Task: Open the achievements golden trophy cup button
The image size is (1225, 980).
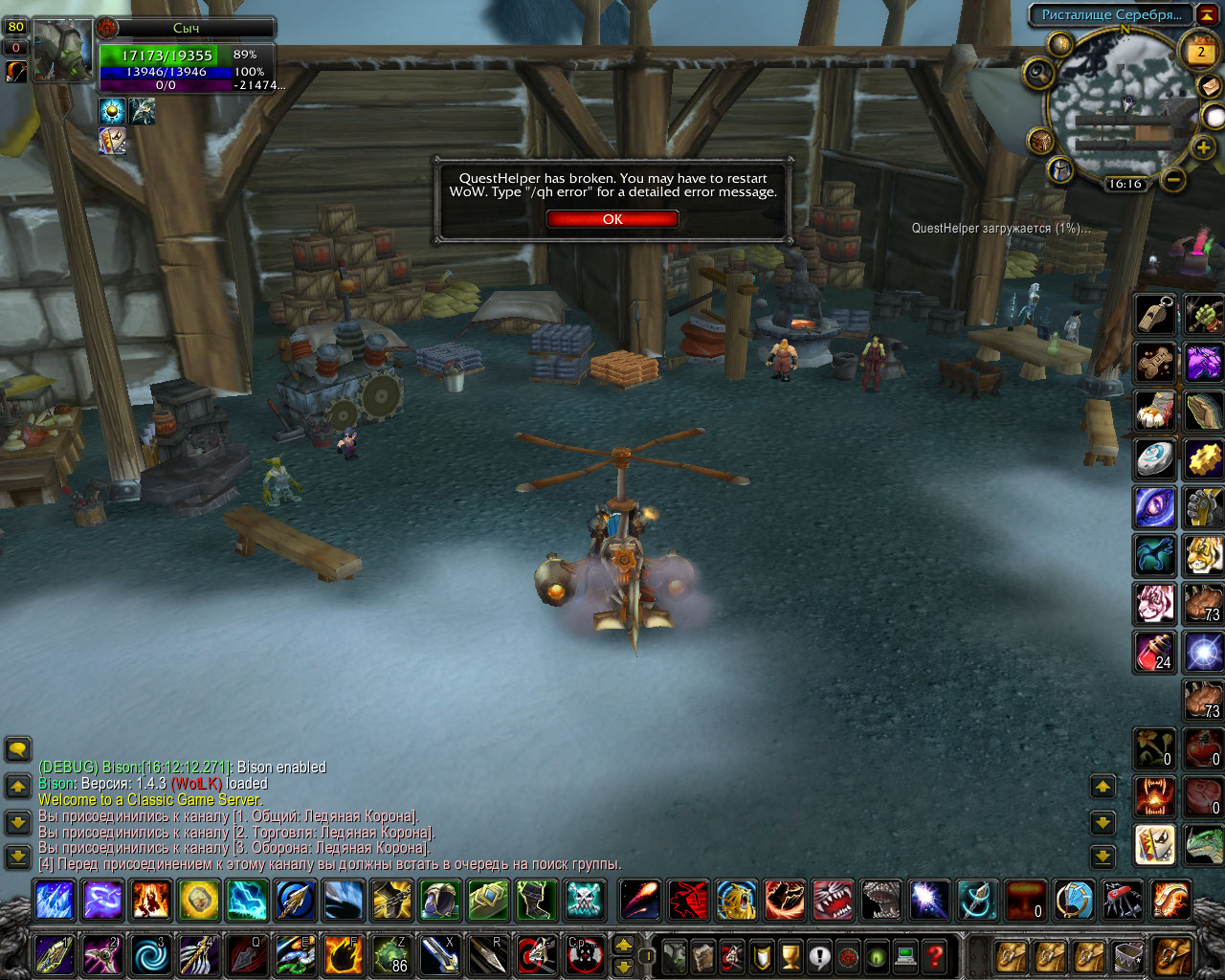Action: pos(790,955)
